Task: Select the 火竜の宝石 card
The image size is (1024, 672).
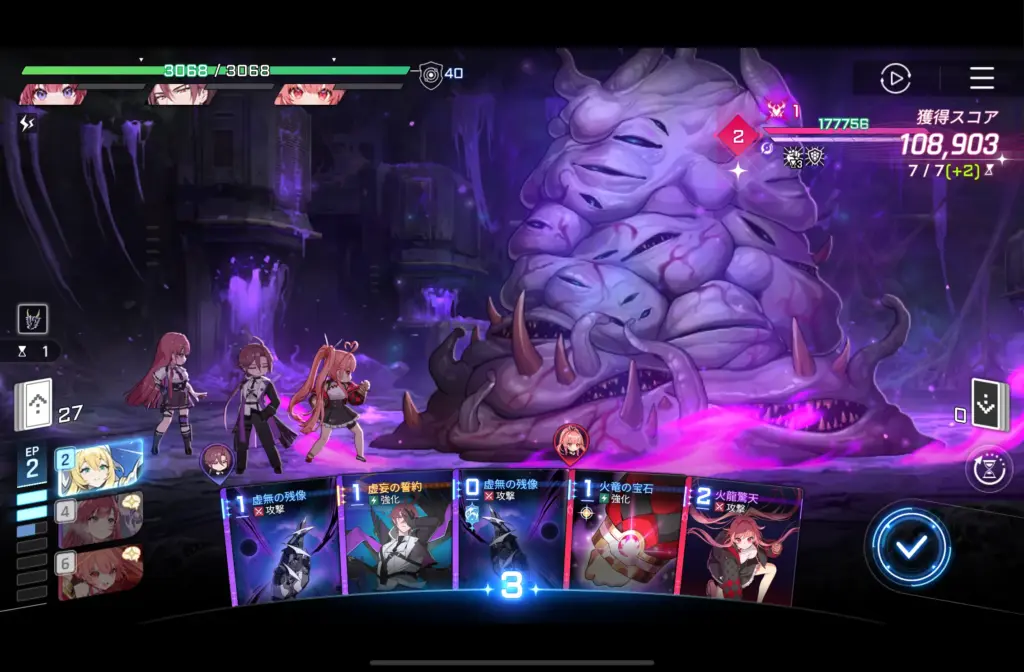Action: tap(624, 538)
